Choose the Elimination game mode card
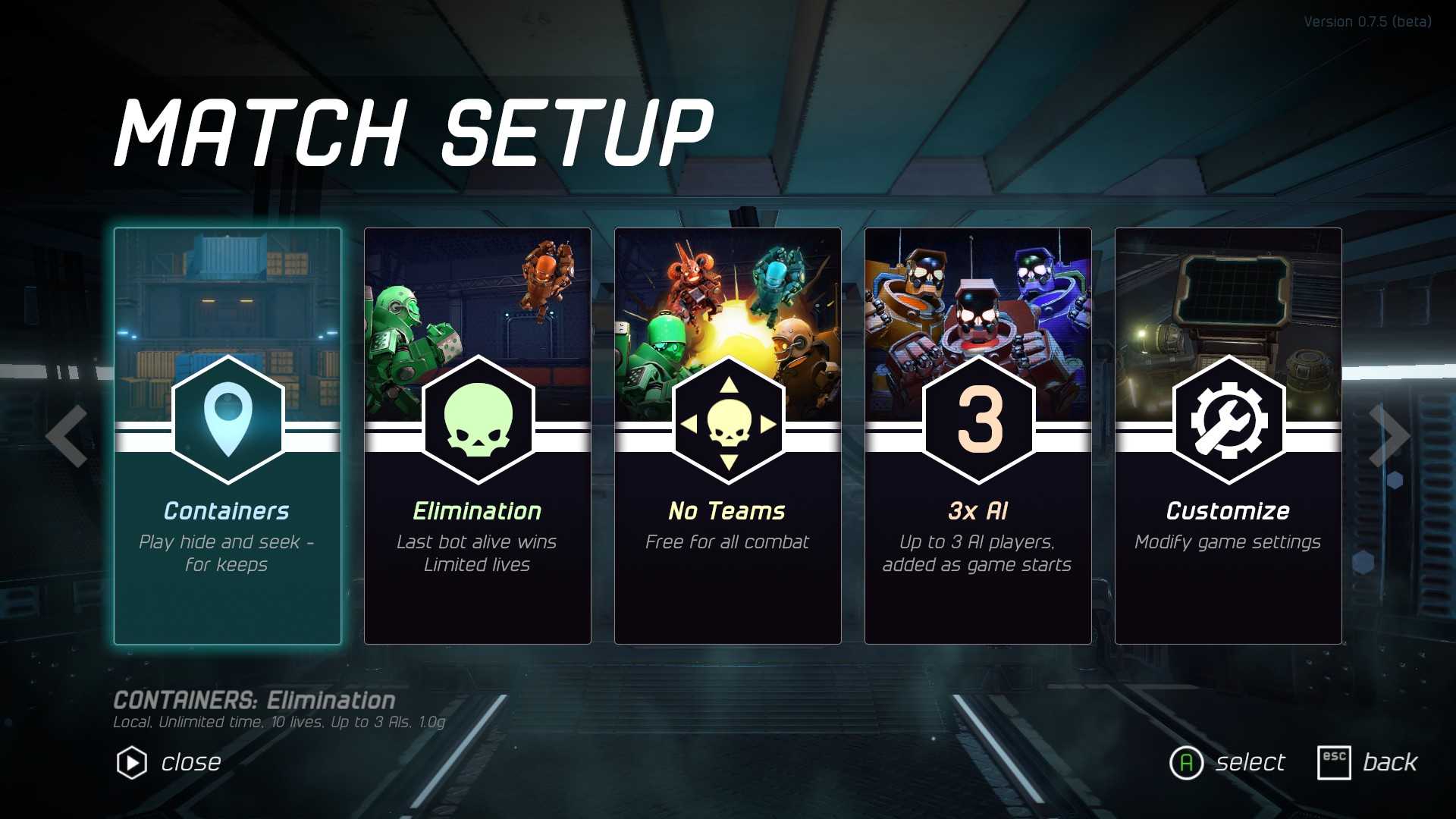The width and height of the screenshot is (1456, 819). coord(478,436)
